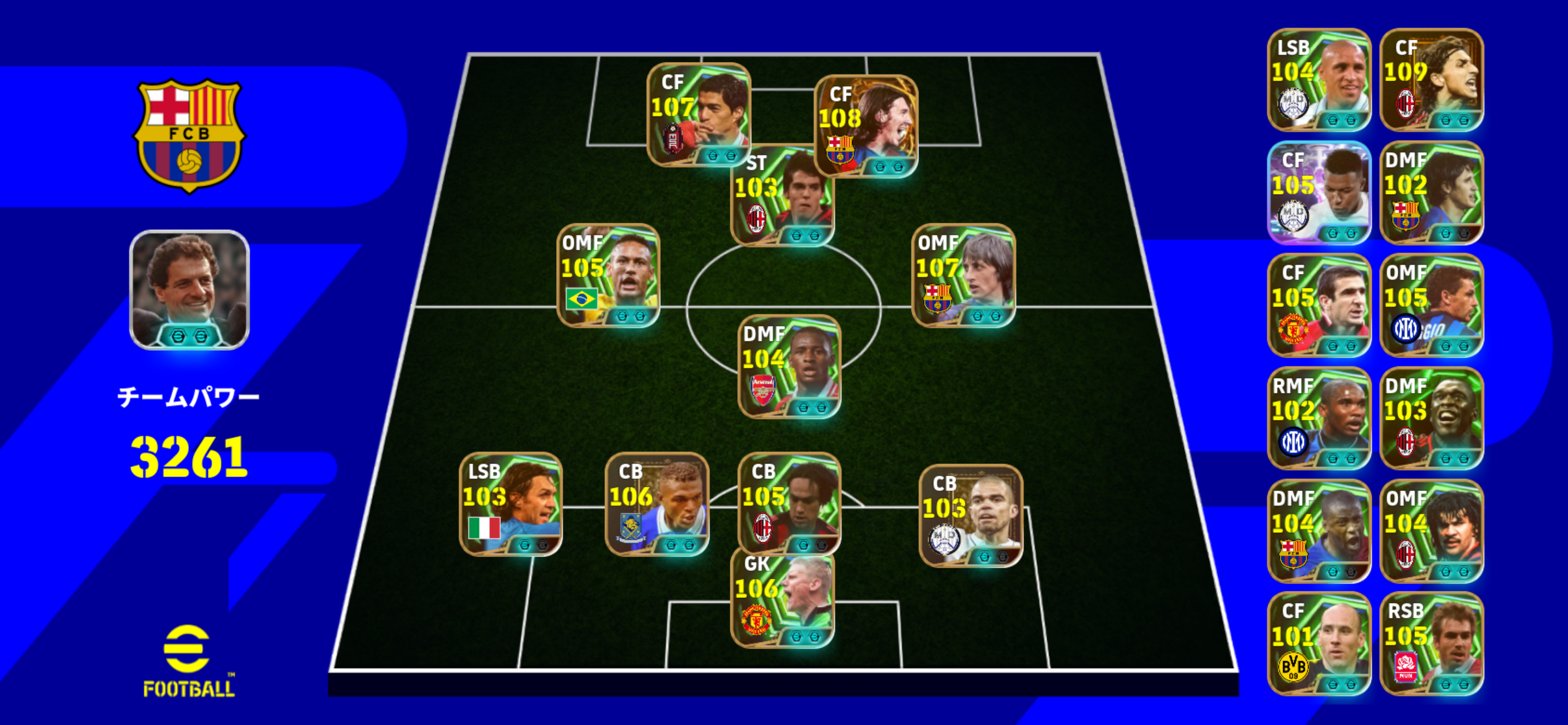1568x725 pixels.
Task: Choose the LSB 103 card with Italy flag
Action: pyautogui.click(x=510, y=504)
